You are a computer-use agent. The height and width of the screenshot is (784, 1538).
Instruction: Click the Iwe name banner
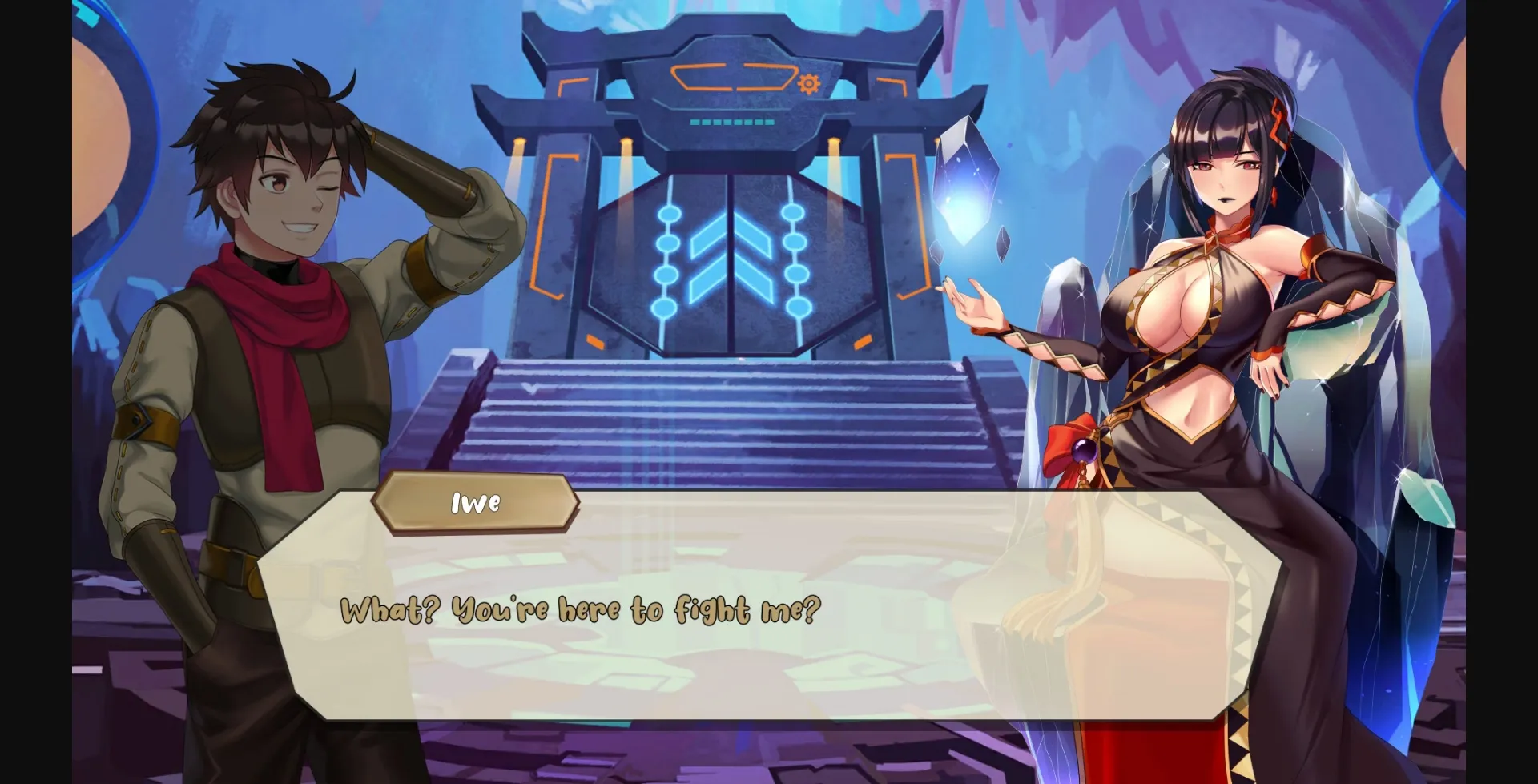[475, 504]
